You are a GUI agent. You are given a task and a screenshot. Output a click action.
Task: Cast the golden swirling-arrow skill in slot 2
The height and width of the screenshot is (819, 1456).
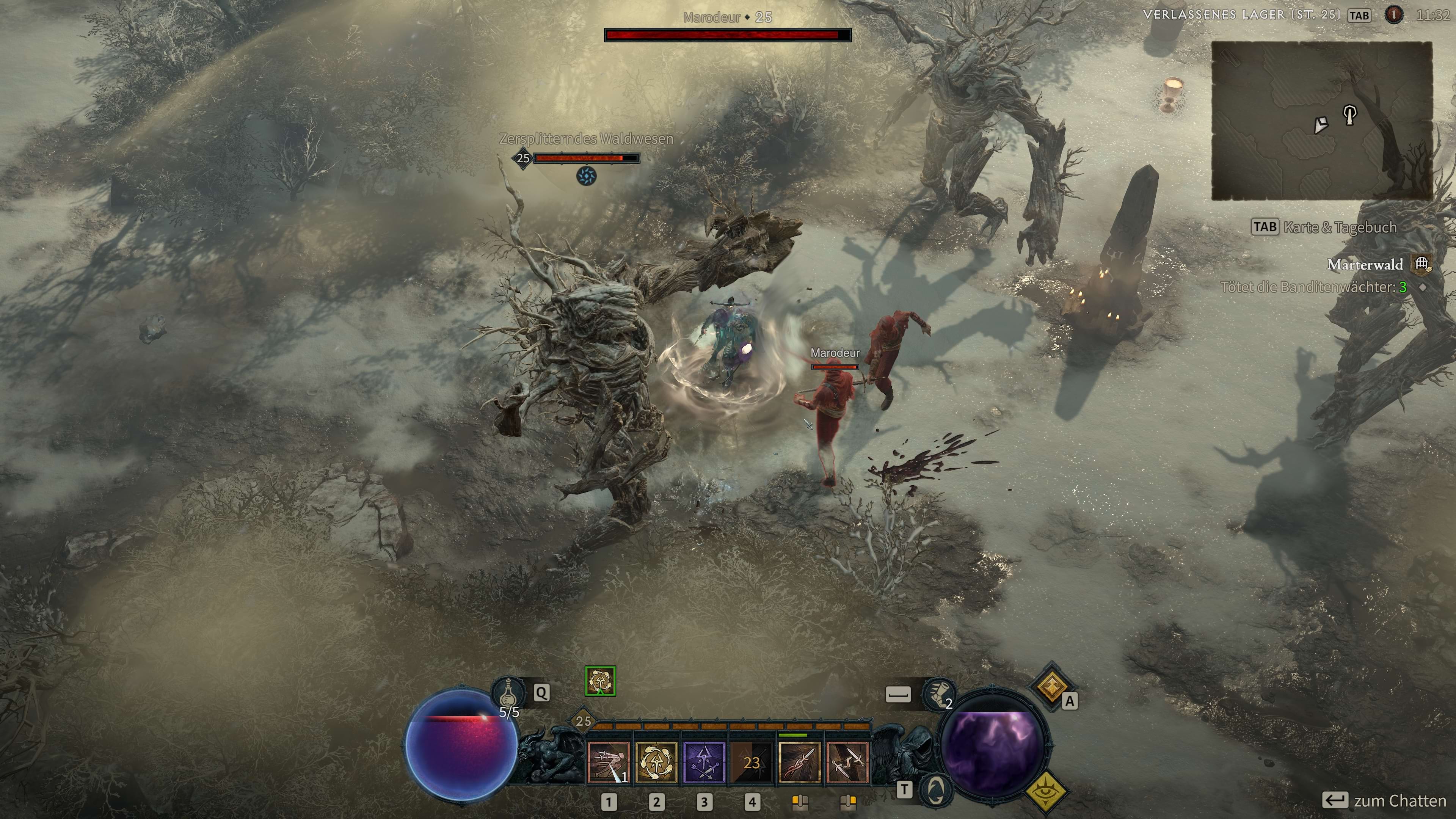click(656, 762)
